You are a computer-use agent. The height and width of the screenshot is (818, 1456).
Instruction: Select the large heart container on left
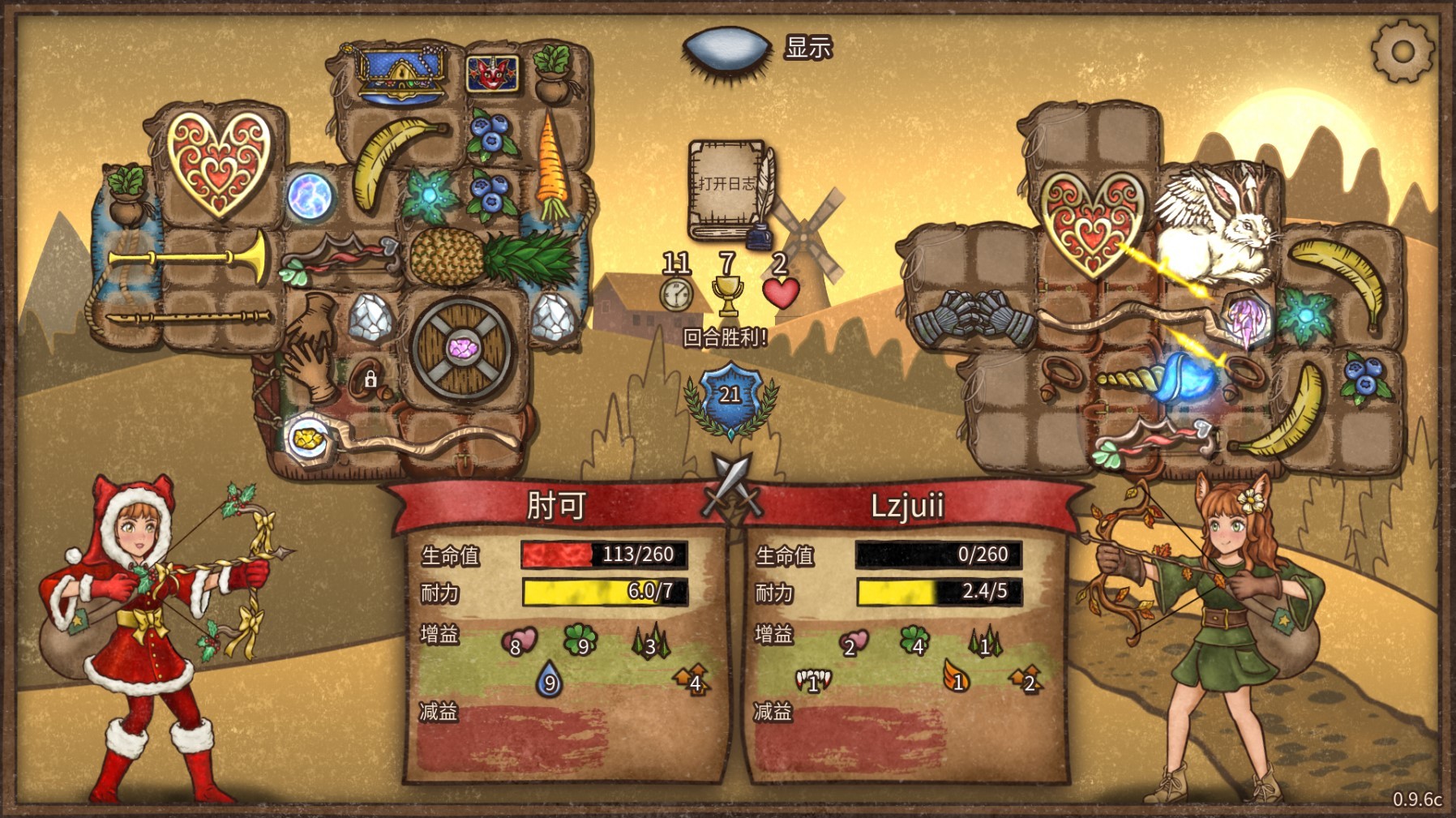(x=218, y=163)
